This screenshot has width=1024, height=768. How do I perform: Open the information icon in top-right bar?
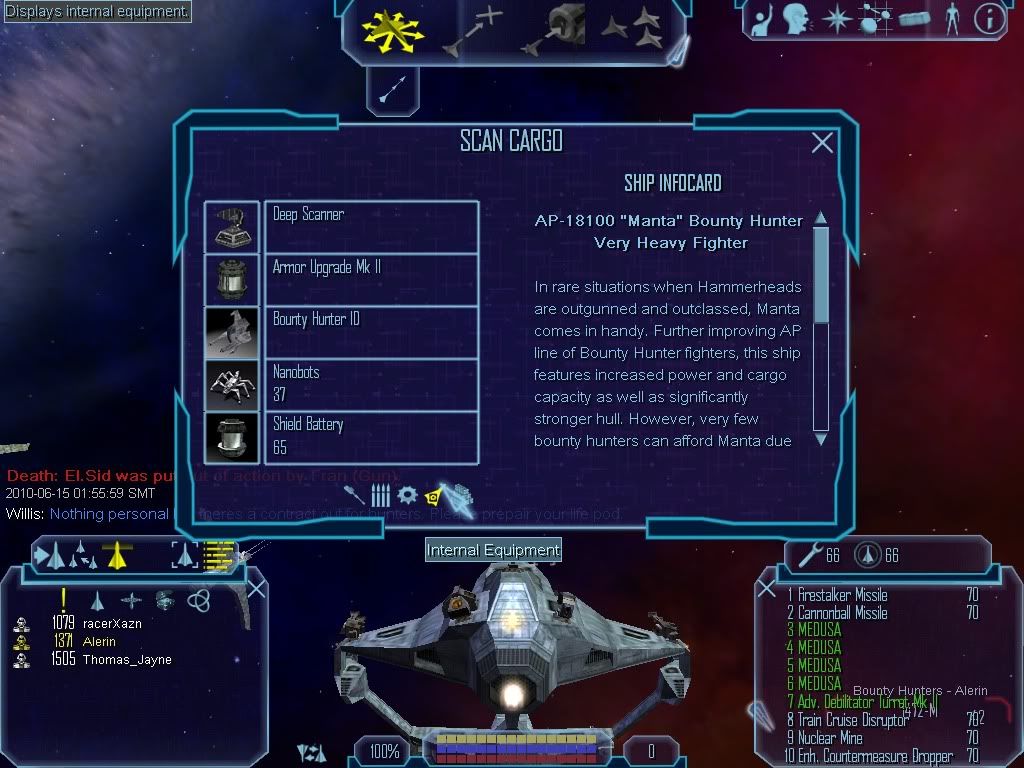pyautogui.click(x=989, y=19)
